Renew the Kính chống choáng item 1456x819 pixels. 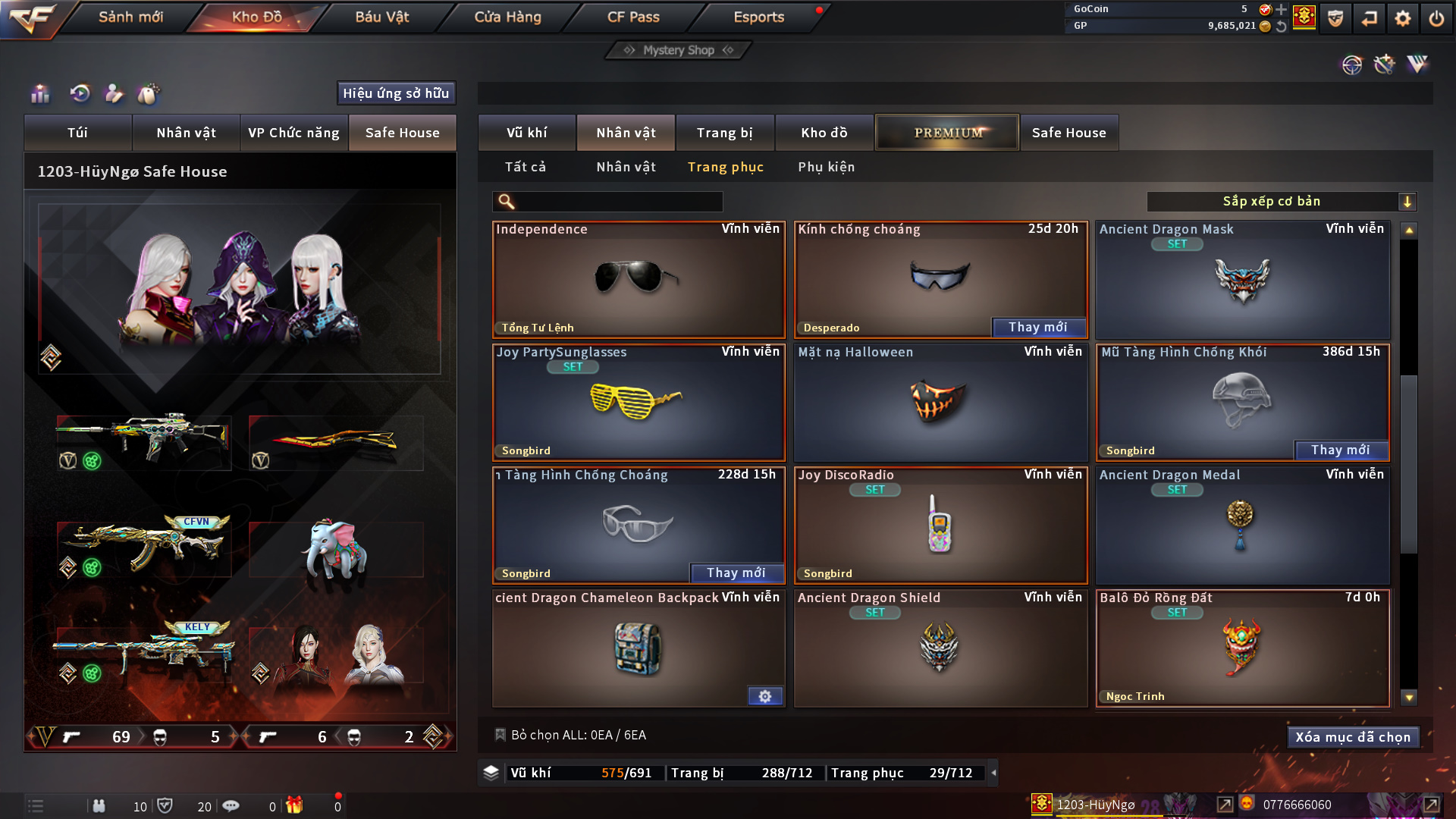pyautogui.click(x=1037, y=328)
